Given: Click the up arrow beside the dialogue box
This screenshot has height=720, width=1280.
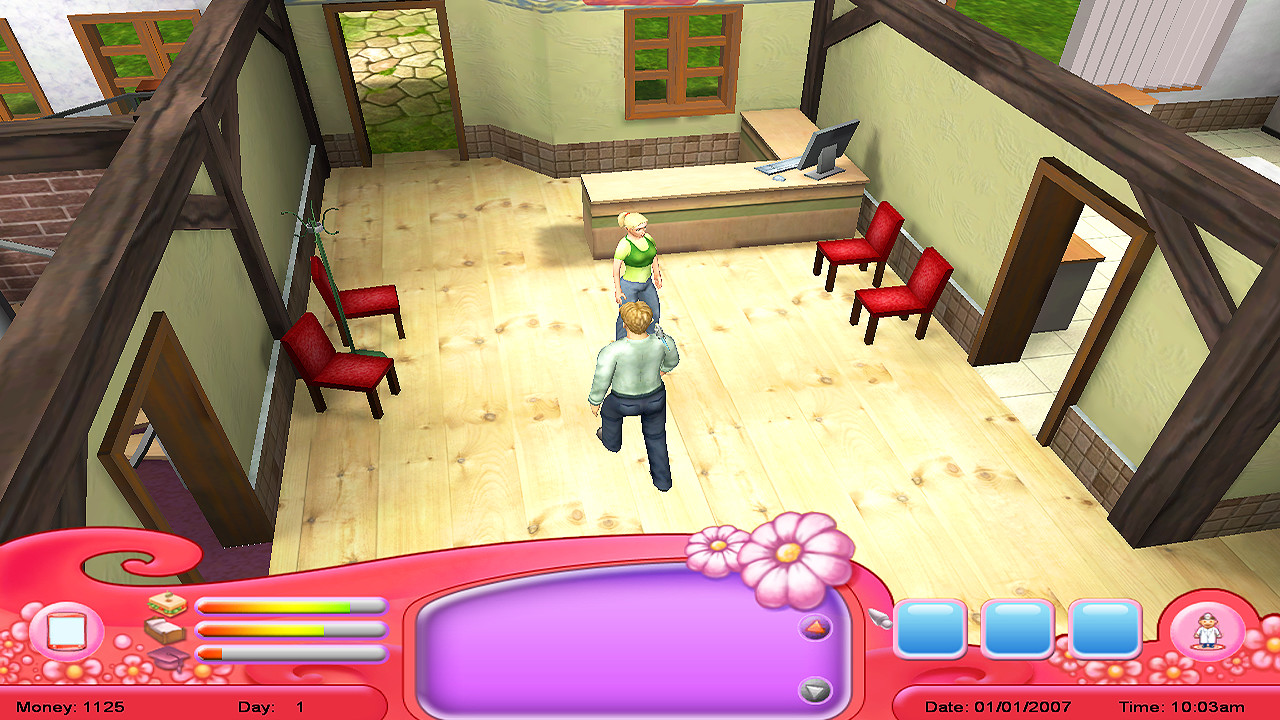Looking at the screenshot, I should pos(814,625).
